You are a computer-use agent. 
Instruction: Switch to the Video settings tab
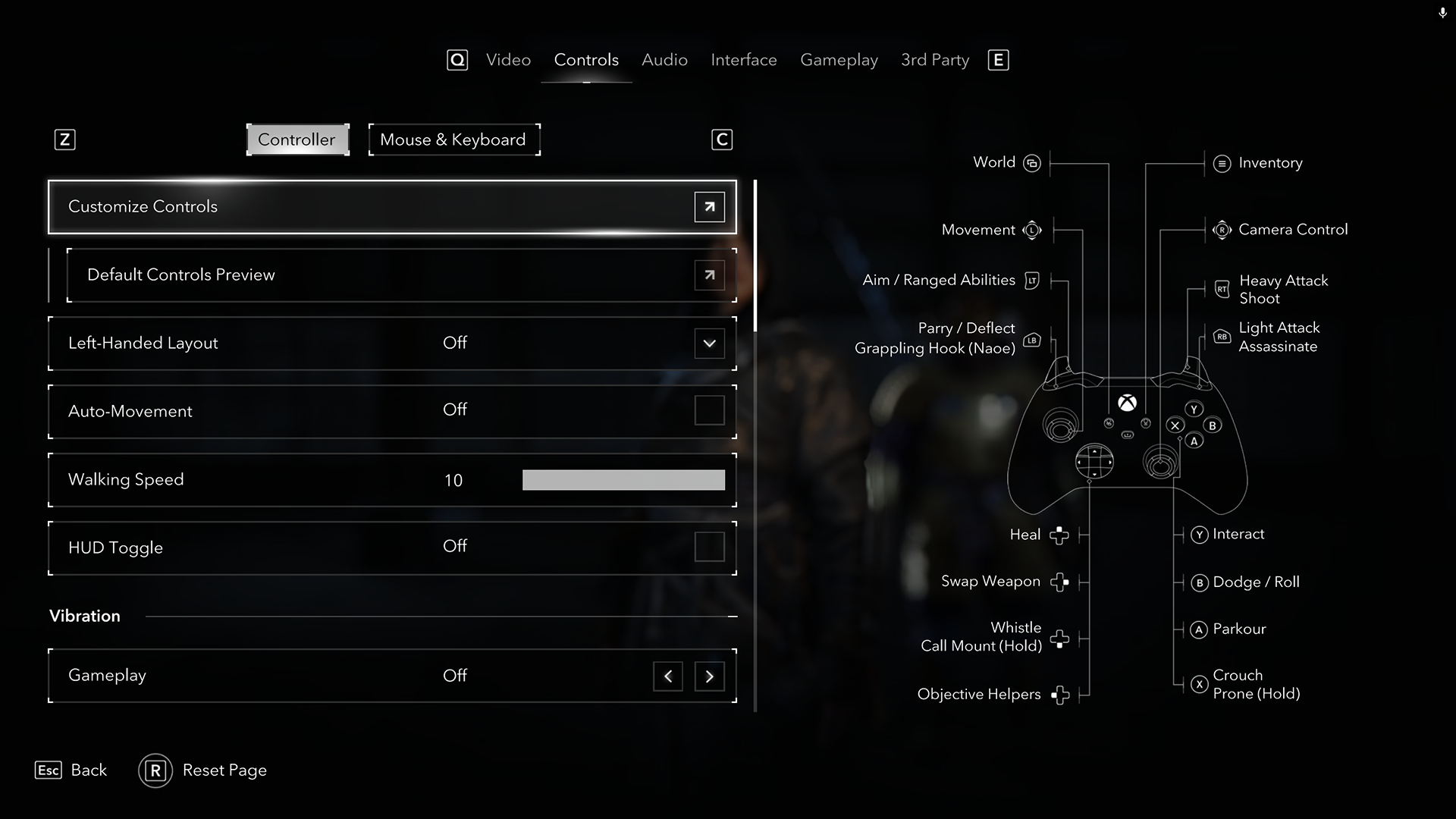[508, 60]
